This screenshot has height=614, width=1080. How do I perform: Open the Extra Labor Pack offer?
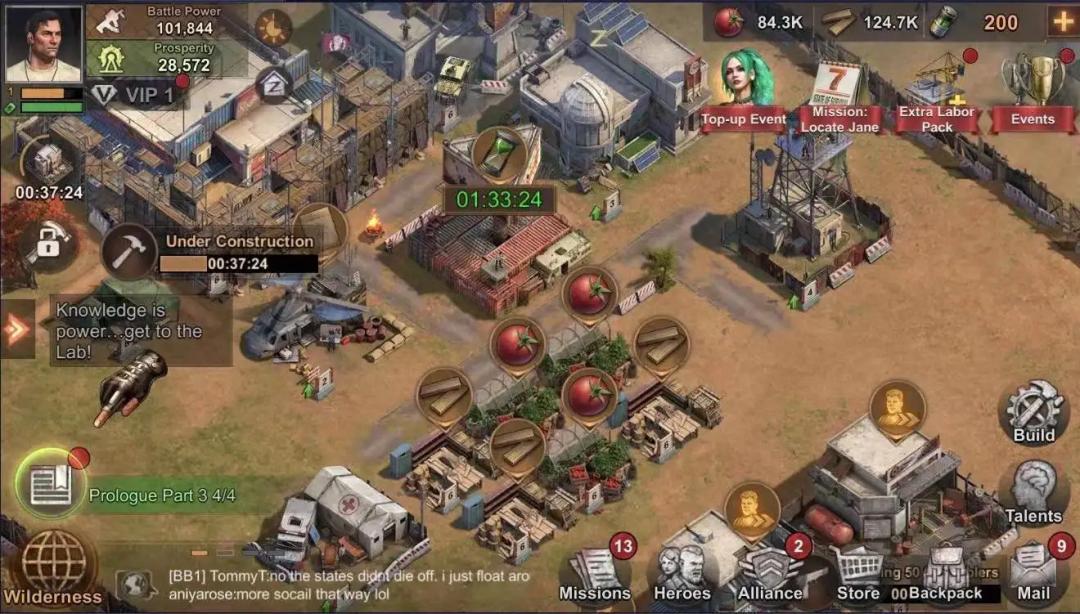937,95
